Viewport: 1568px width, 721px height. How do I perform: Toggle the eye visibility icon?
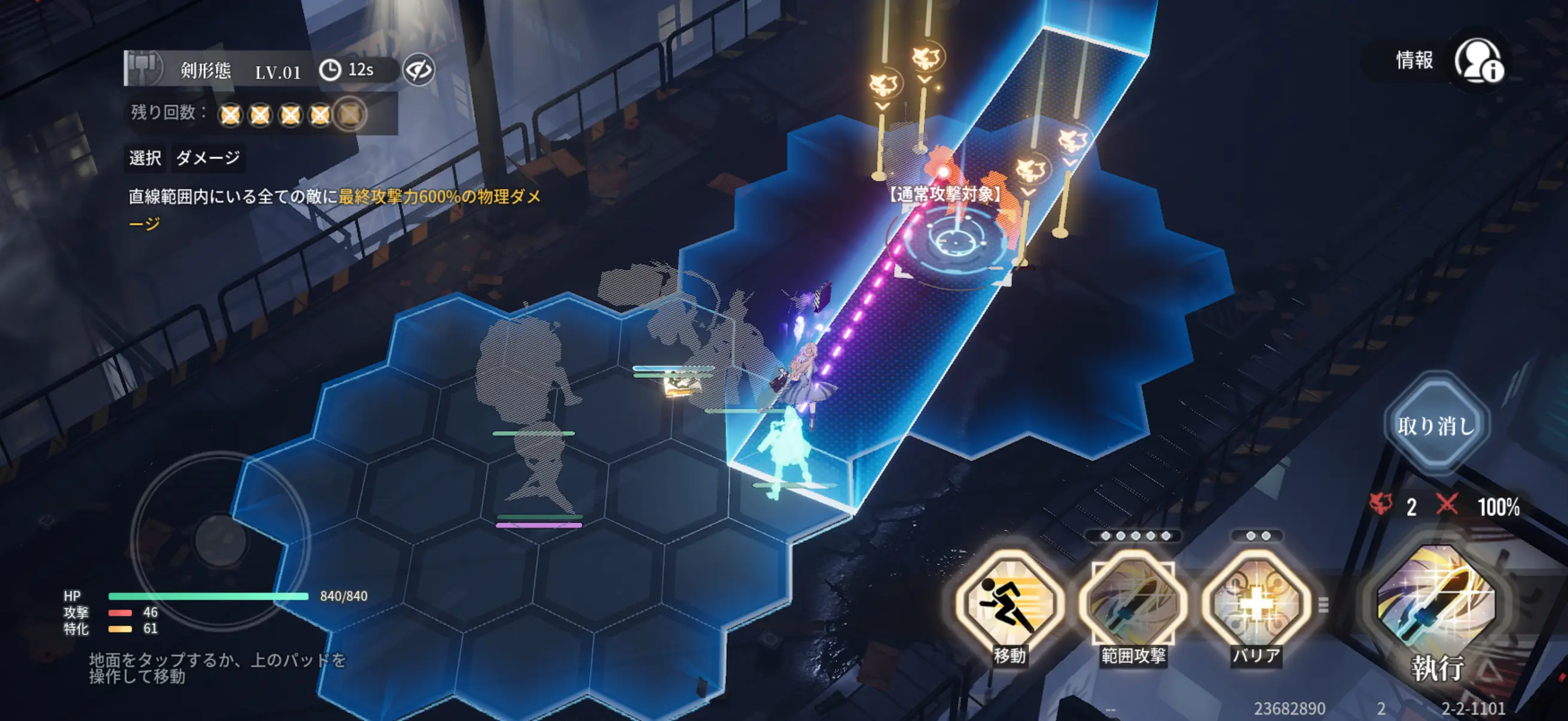pyautogui.click(x=419, y=71)
